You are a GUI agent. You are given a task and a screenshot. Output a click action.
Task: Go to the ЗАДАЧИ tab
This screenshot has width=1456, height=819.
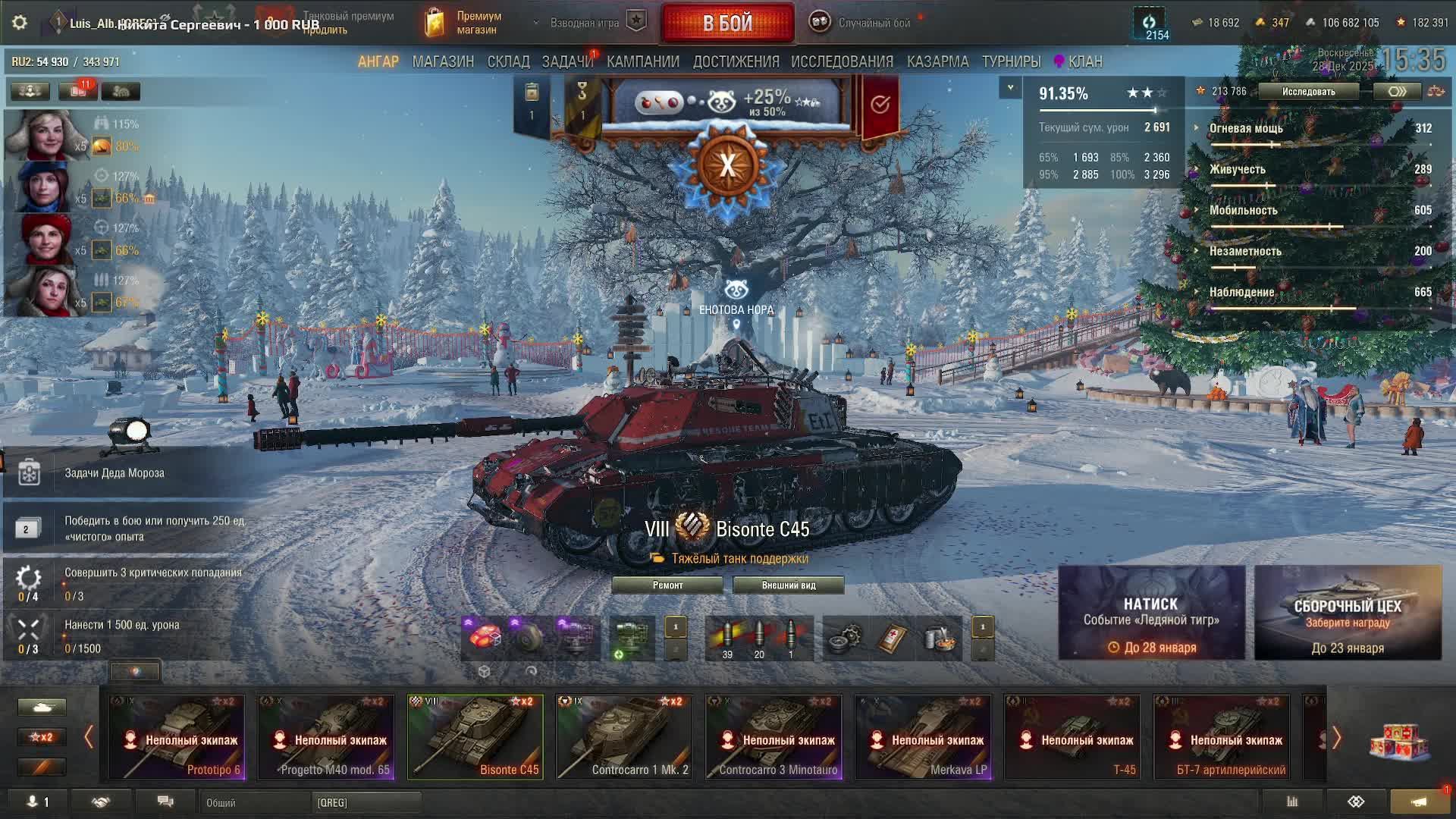567,61
